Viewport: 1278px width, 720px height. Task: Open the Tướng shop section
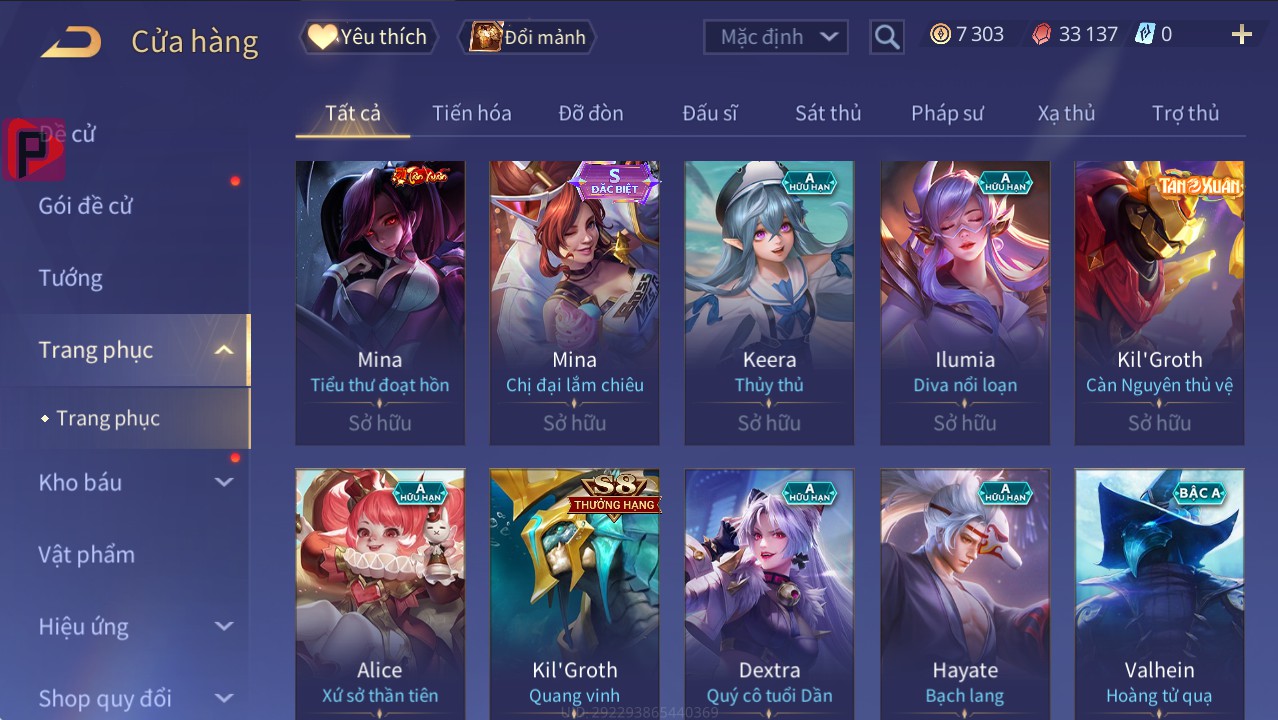[x=71, y=278]
